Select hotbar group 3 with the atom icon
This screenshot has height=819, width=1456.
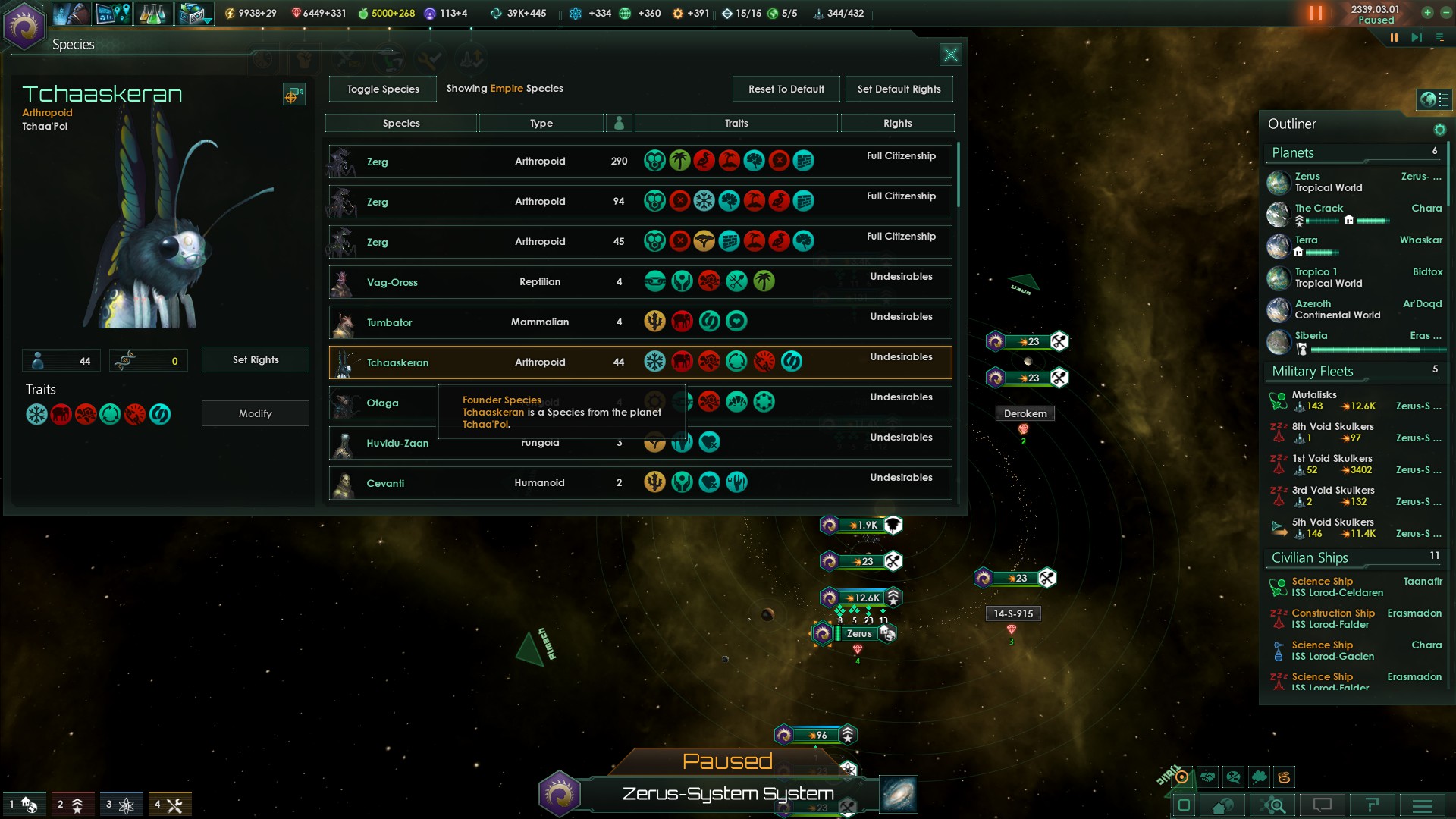[121, 804]
